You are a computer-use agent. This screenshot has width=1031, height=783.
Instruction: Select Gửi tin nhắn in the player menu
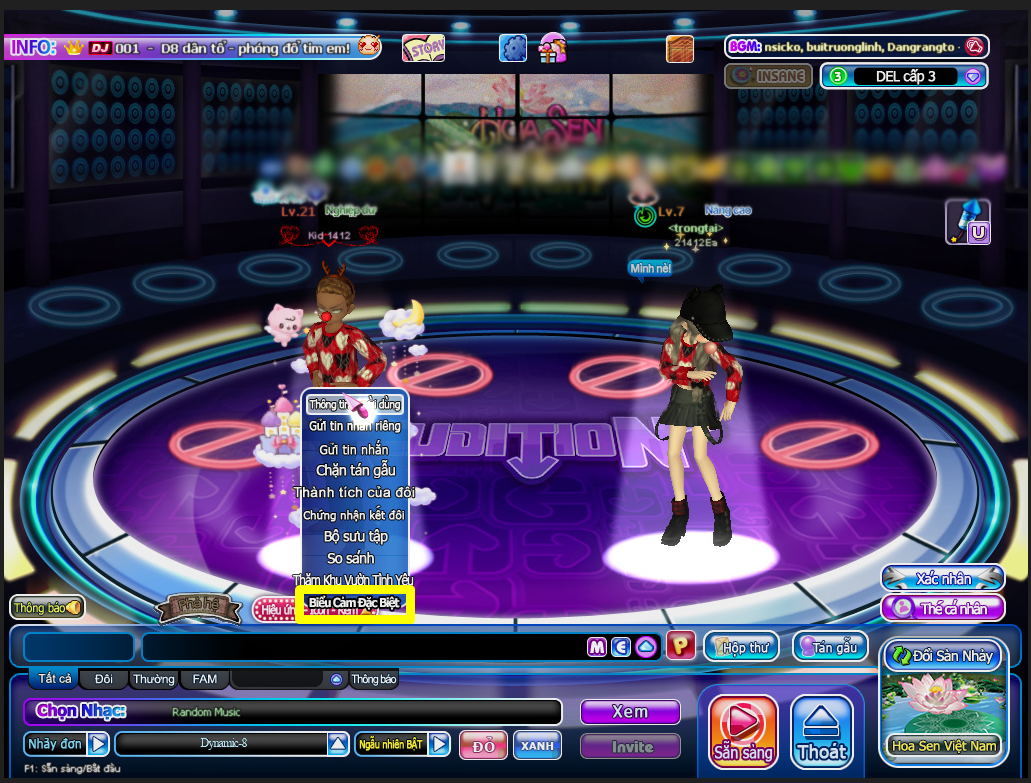(x=354, y=449)
